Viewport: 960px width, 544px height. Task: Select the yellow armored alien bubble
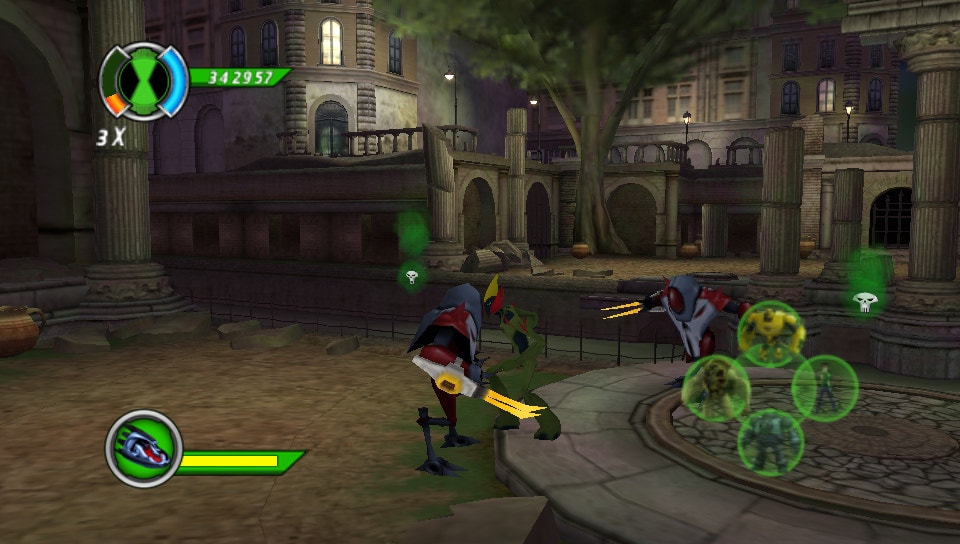click(x=771, y=333)
